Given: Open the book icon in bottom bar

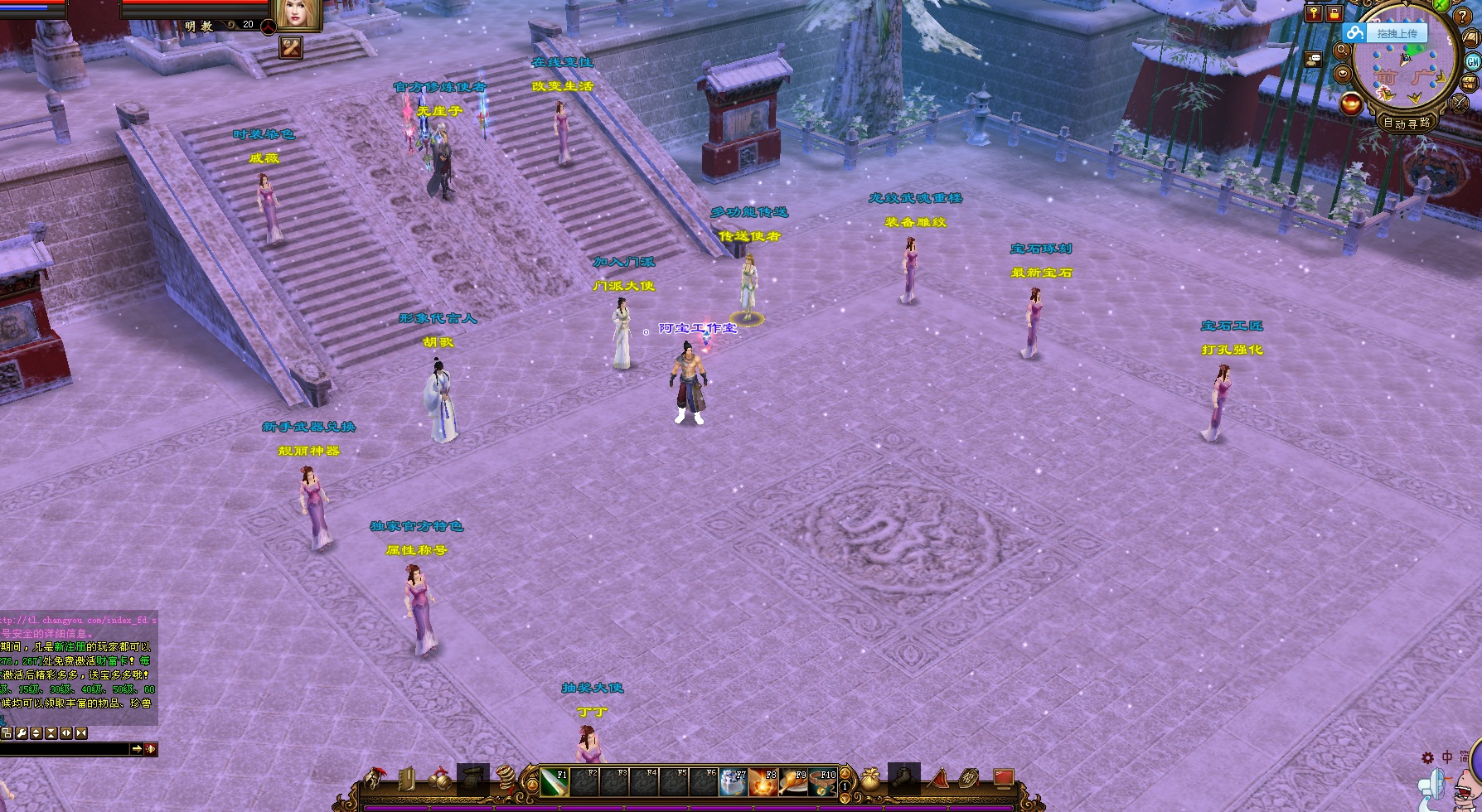Looking at the screenshot, I should pyautogui.click(x=408, y=779).
